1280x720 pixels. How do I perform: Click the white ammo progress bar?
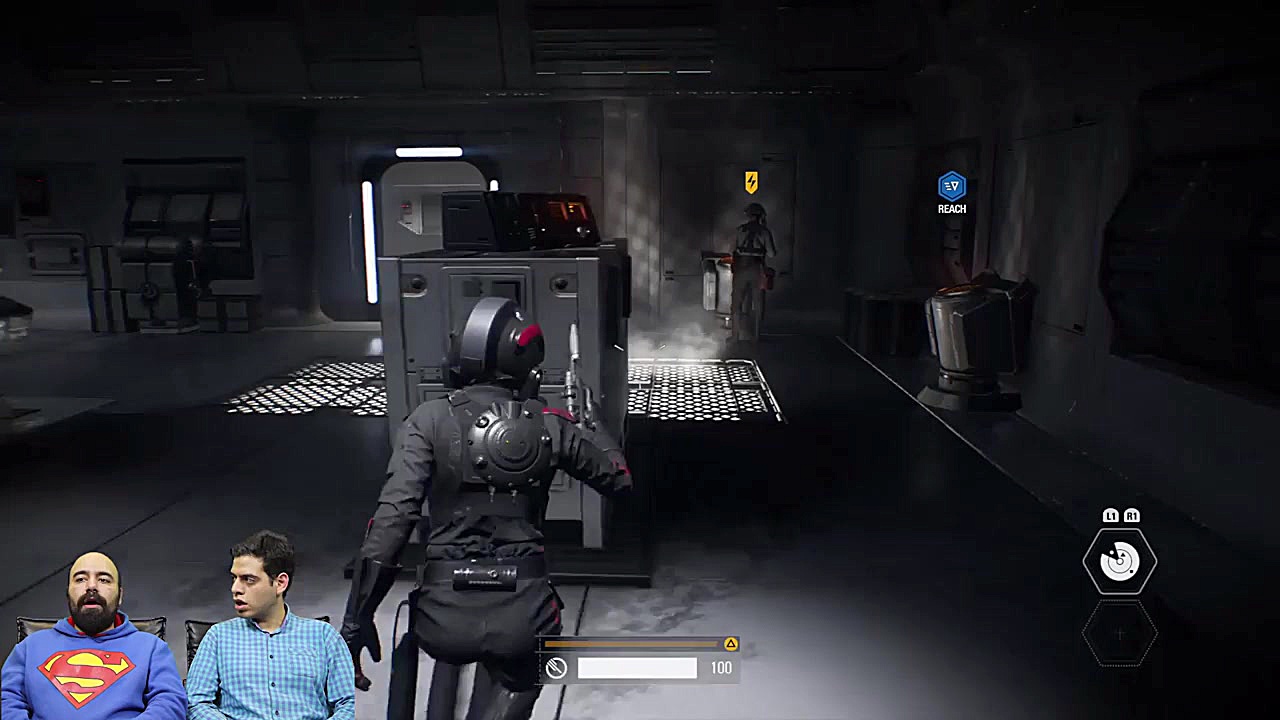[637, 667]
